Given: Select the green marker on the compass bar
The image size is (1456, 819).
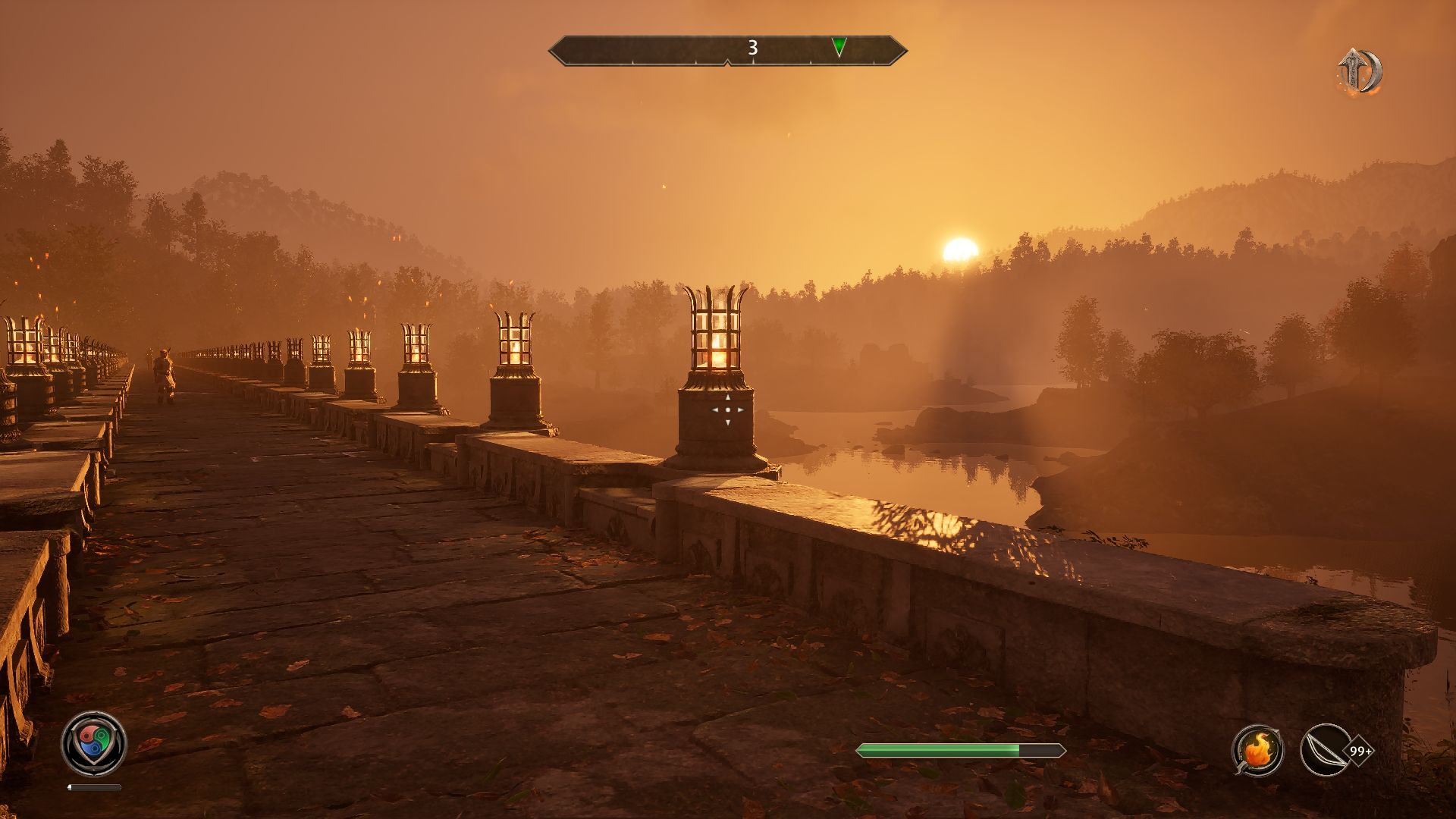Looking at the screenshot, I should (839, 47).
